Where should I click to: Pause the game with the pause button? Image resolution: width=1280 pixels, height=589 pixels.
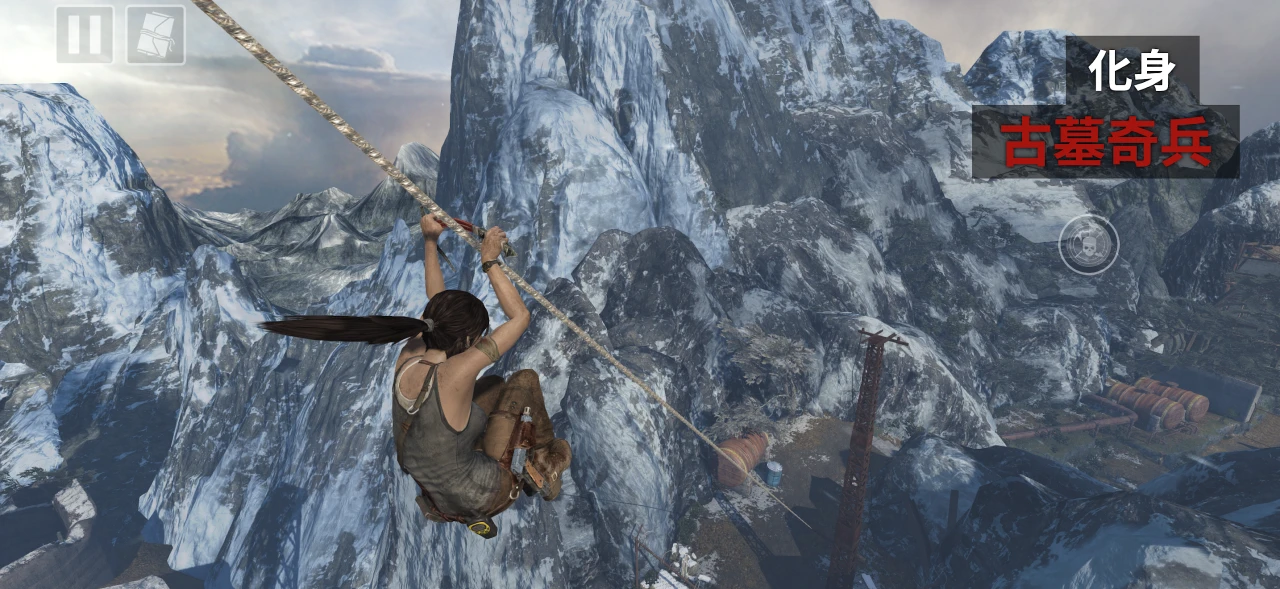click(84, 35)
